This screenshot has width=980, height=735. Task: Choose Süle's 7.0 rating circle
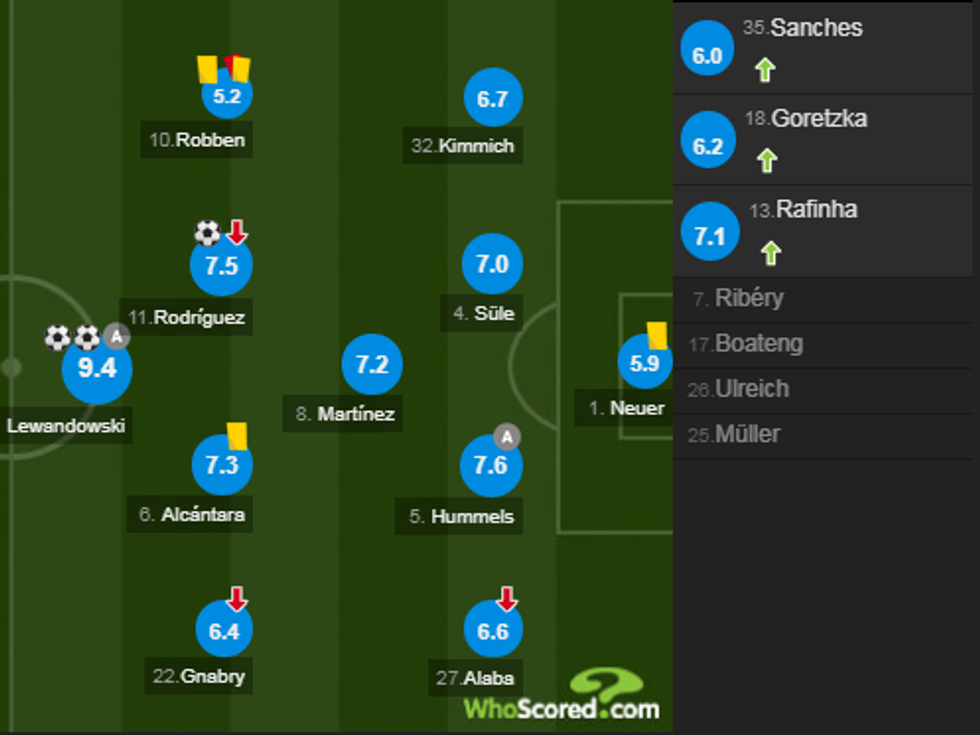(x=493, y=265)
